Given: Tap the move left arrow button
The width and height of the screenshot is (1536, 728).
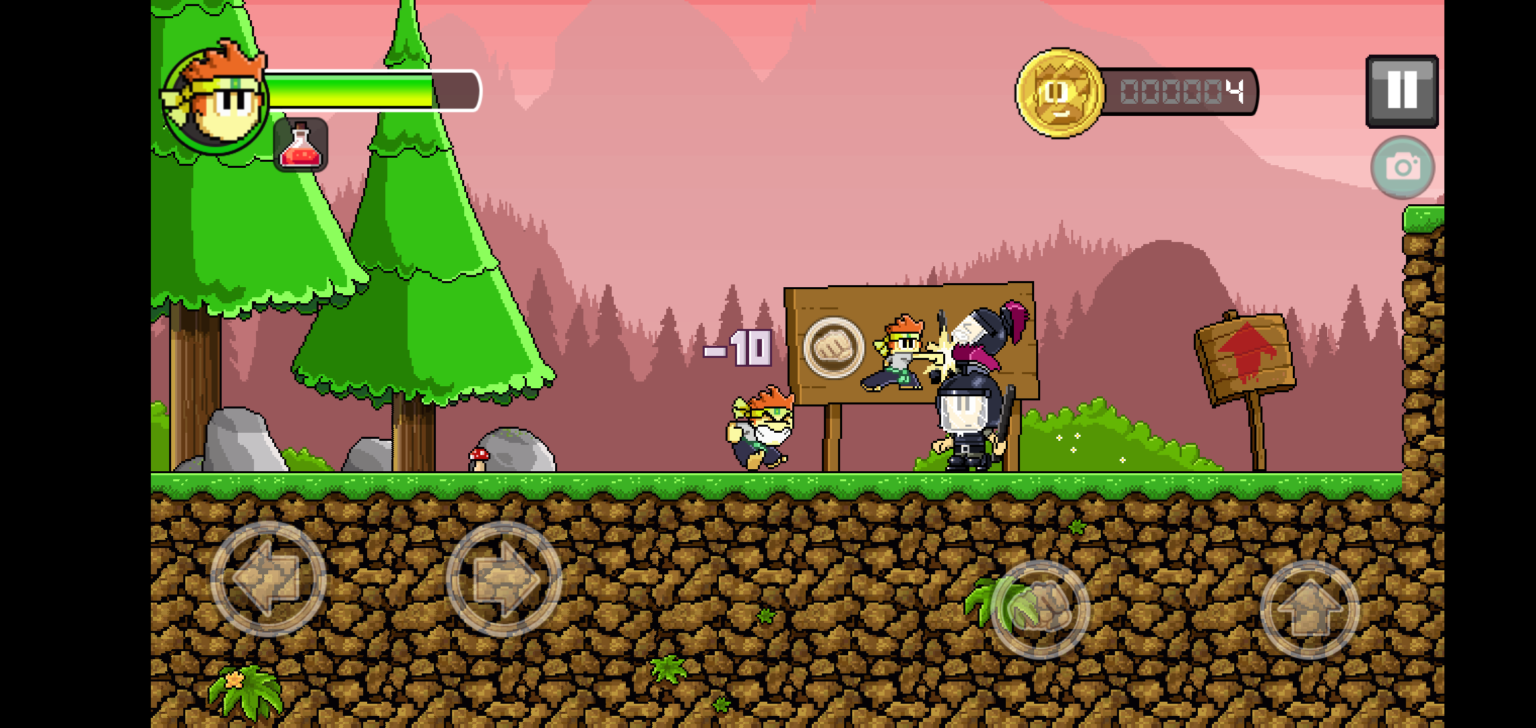Looking at the screenshot, I should 268,578.
